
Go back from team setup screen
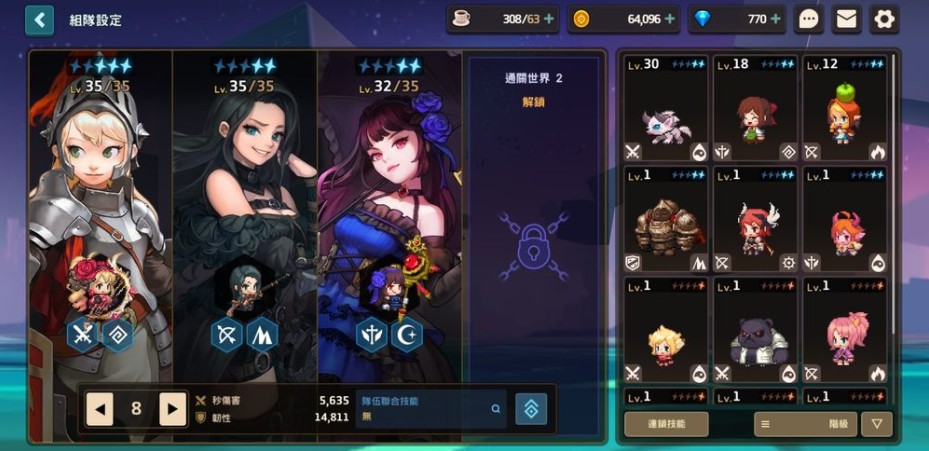tap(39, 20)
